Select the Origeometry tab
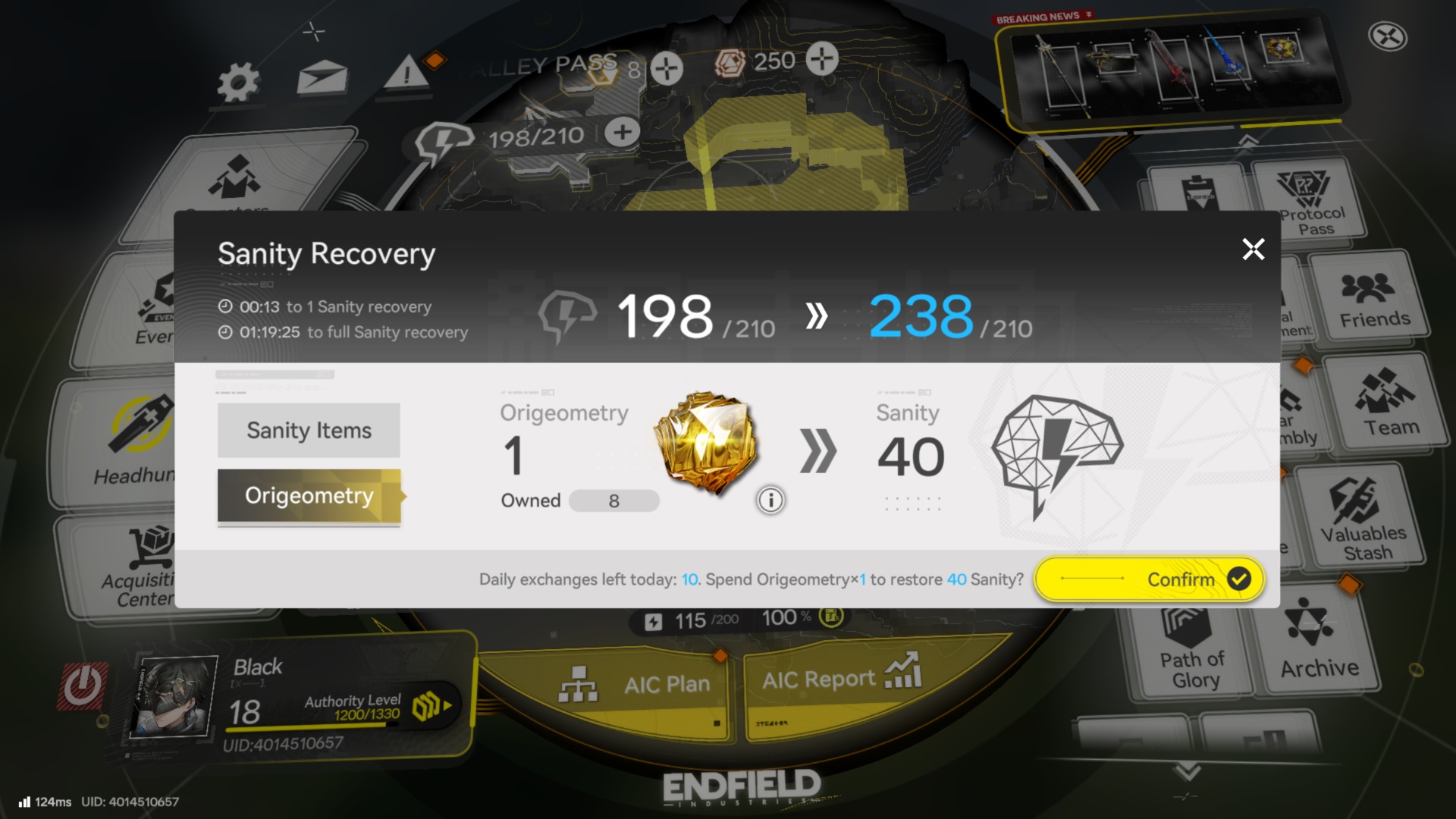 (x=309, y=496)
